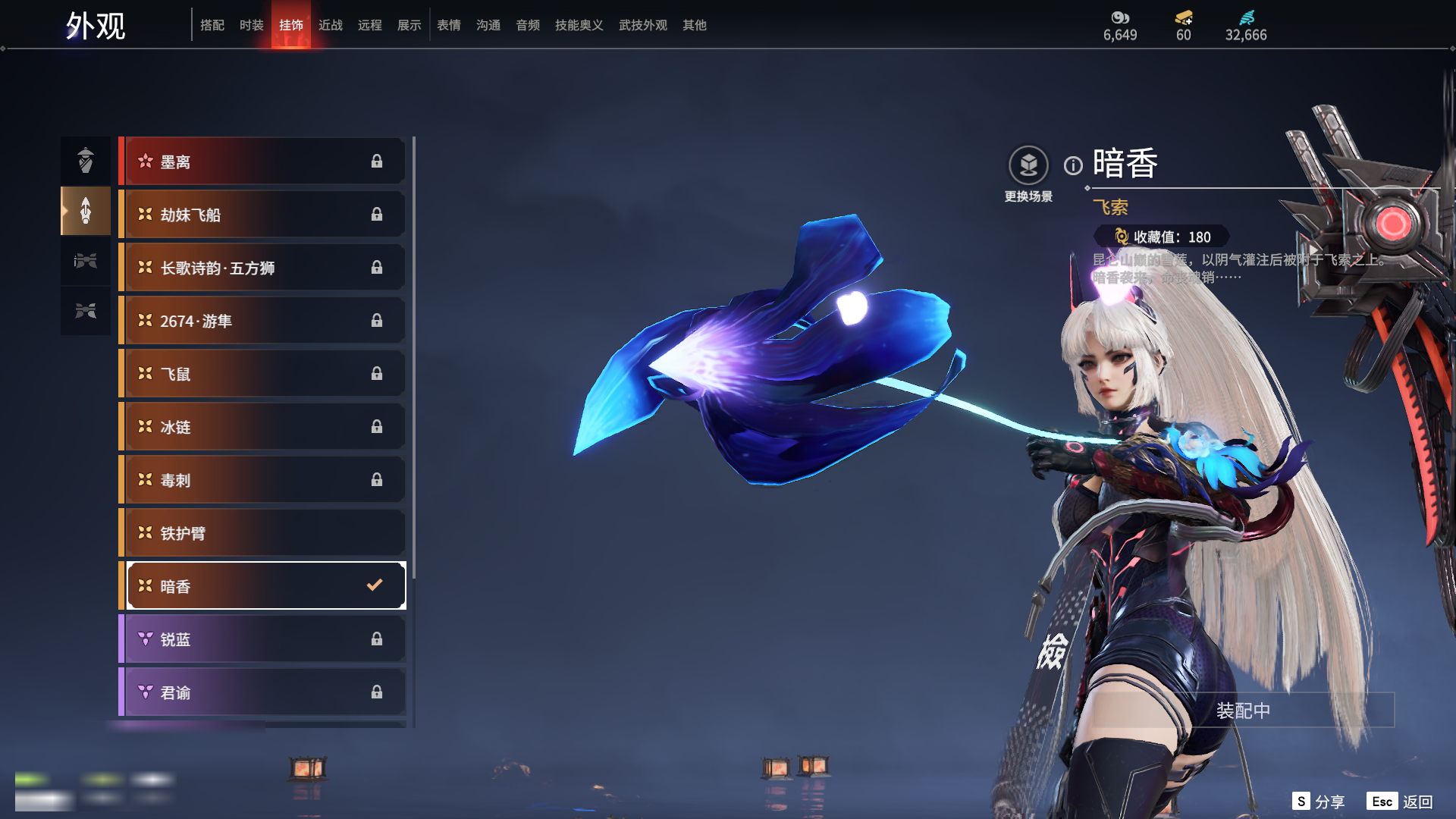Open the 表情 tab
Viewport: 1456px width, 819px height.
[448, 25]
